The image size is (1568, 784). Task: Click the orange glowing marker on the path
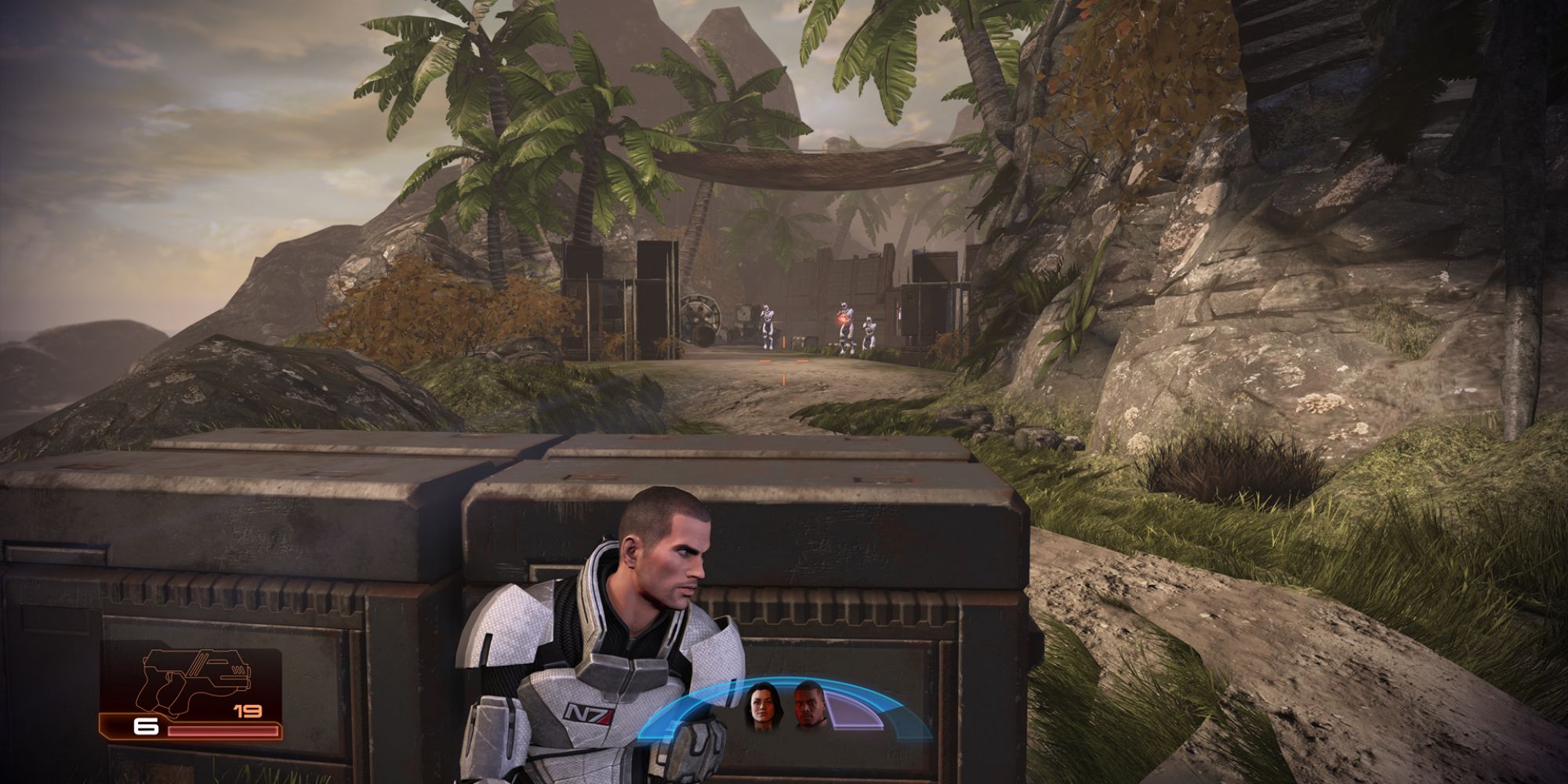[783, 382]
